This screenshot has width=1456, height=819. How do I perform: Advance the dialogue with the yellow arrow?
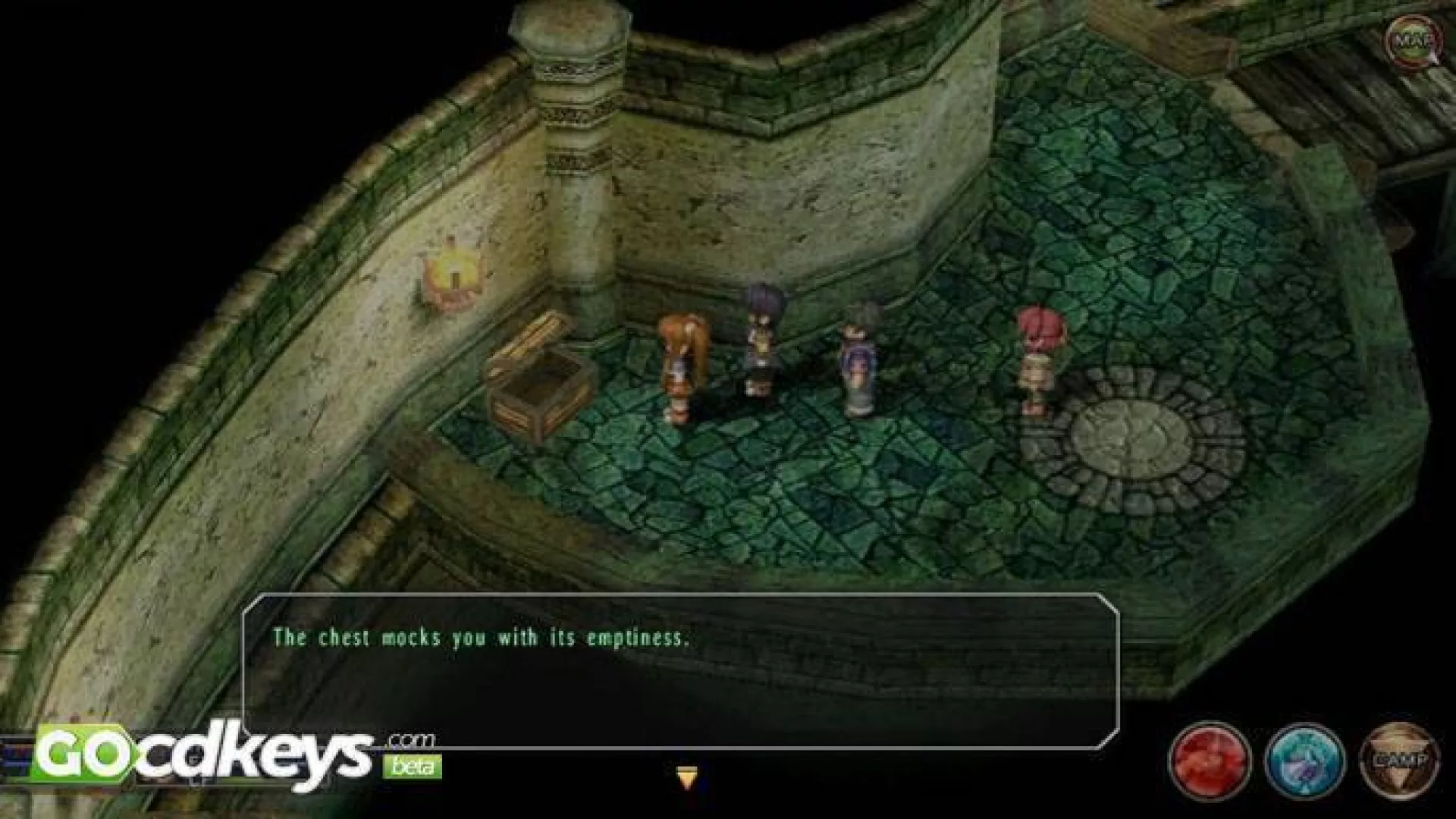[686, 778]
